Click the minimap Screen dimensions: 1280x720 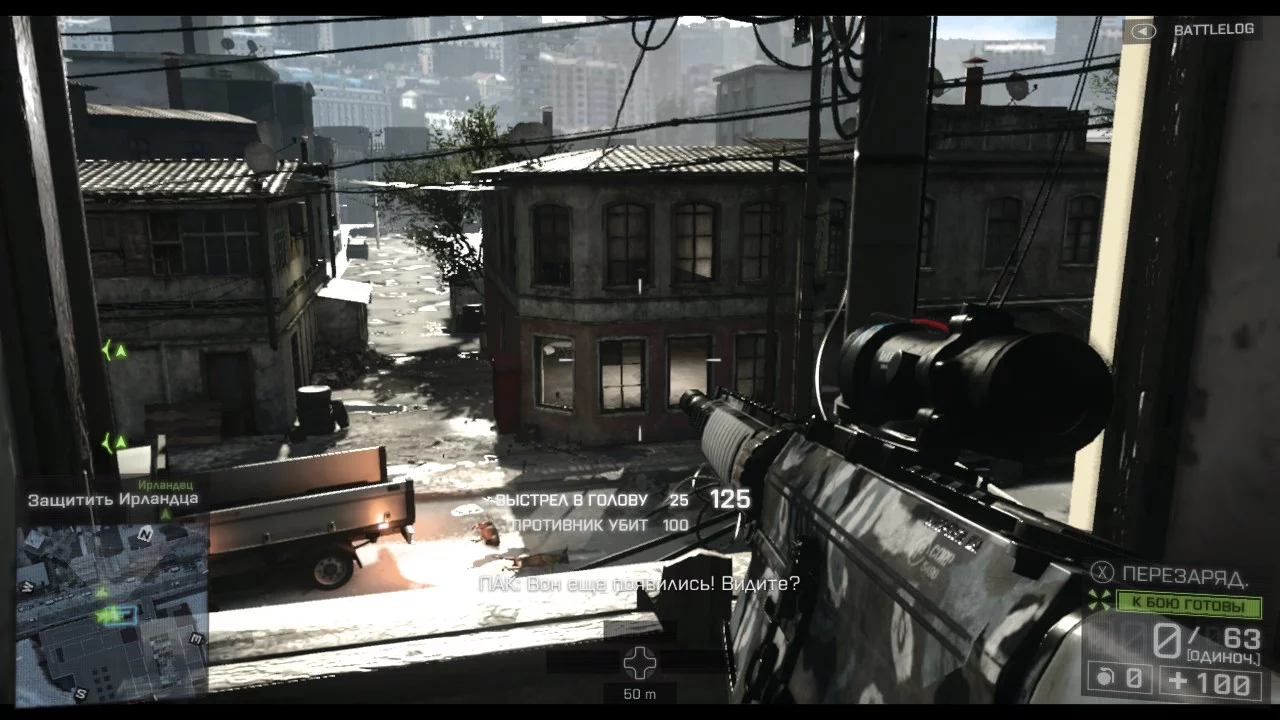(x=112, y=610)
